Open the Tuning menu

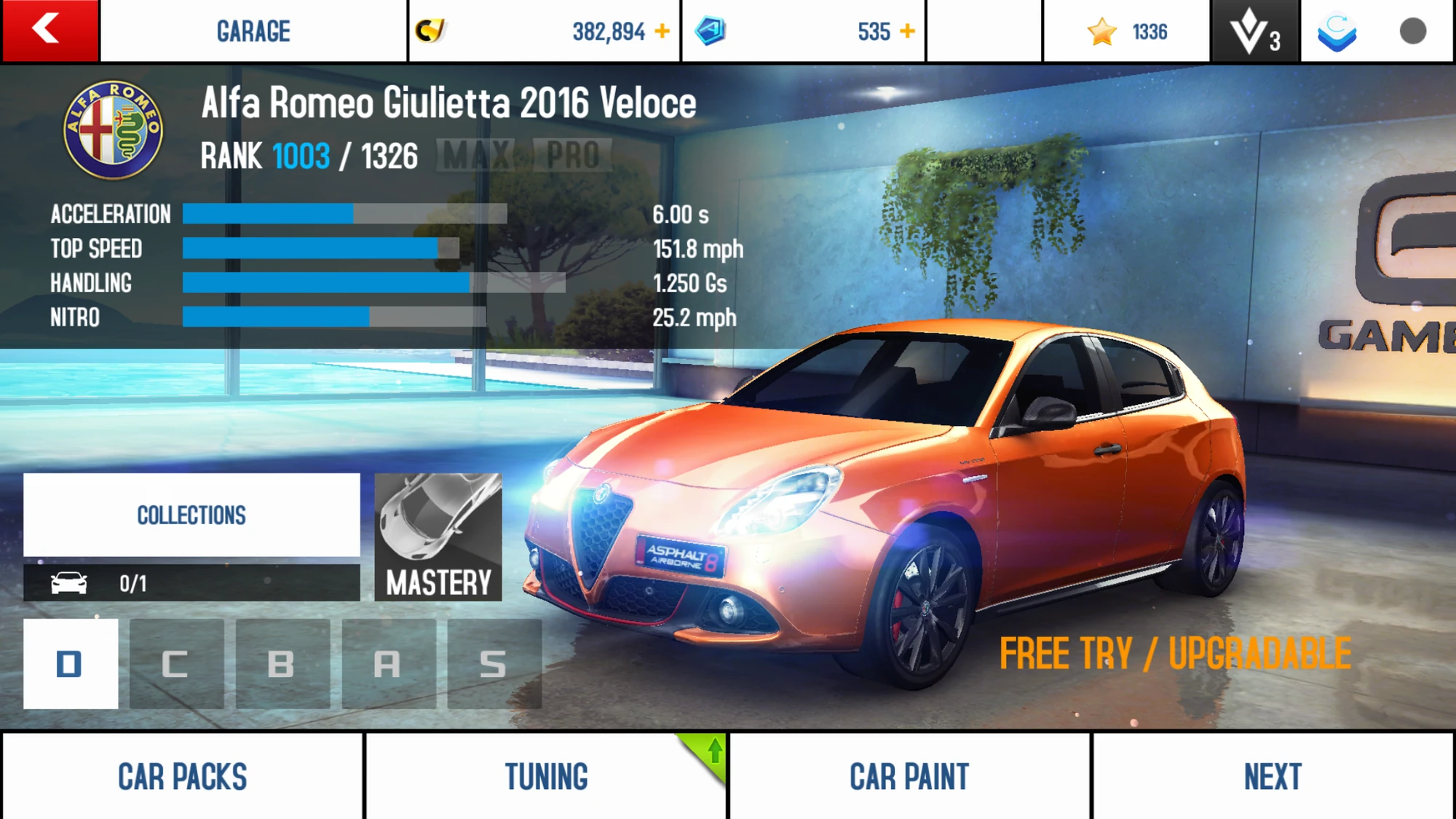(x=546, y=776)
